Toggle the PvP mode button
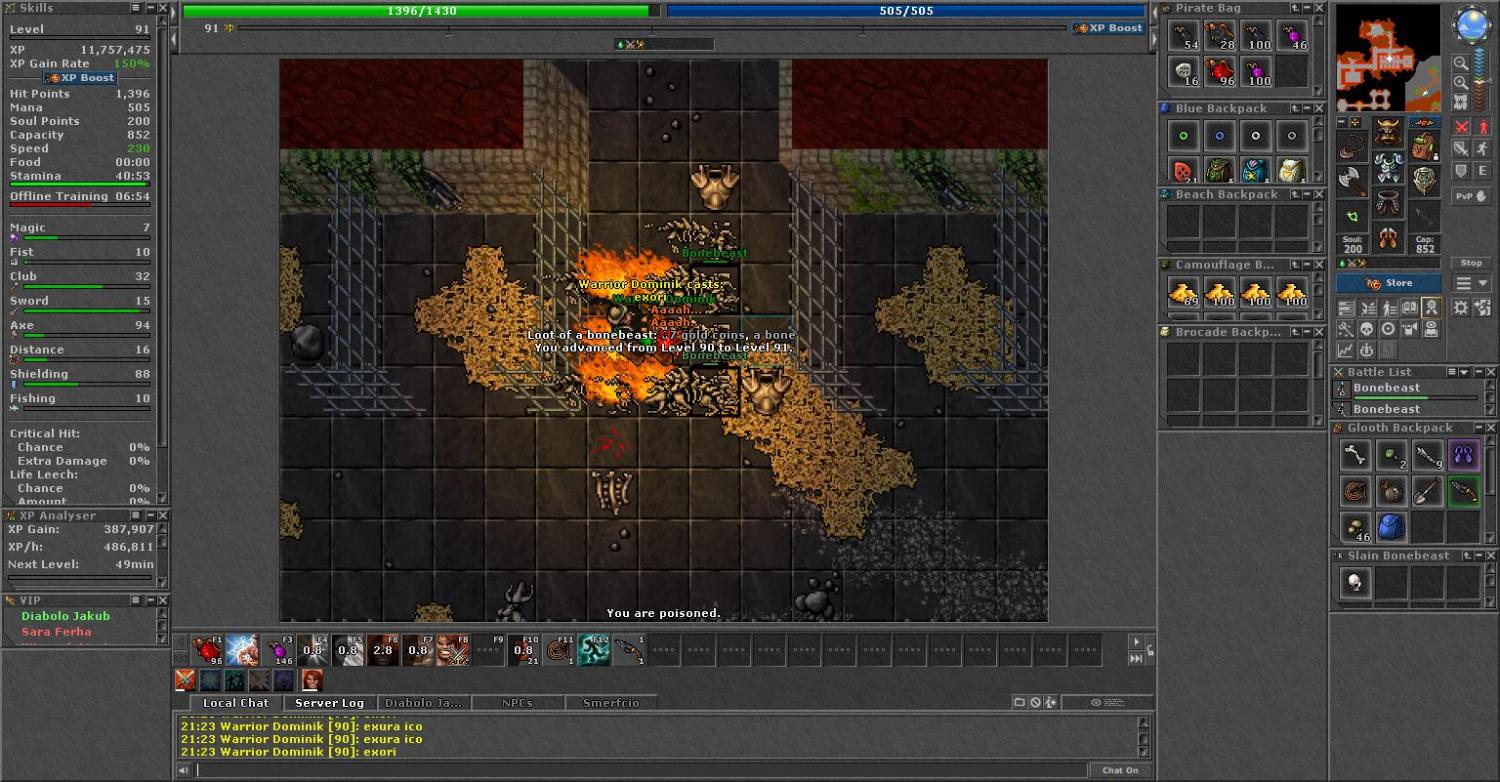This screenshot has height=782, width=1500. coord(1469,197)
